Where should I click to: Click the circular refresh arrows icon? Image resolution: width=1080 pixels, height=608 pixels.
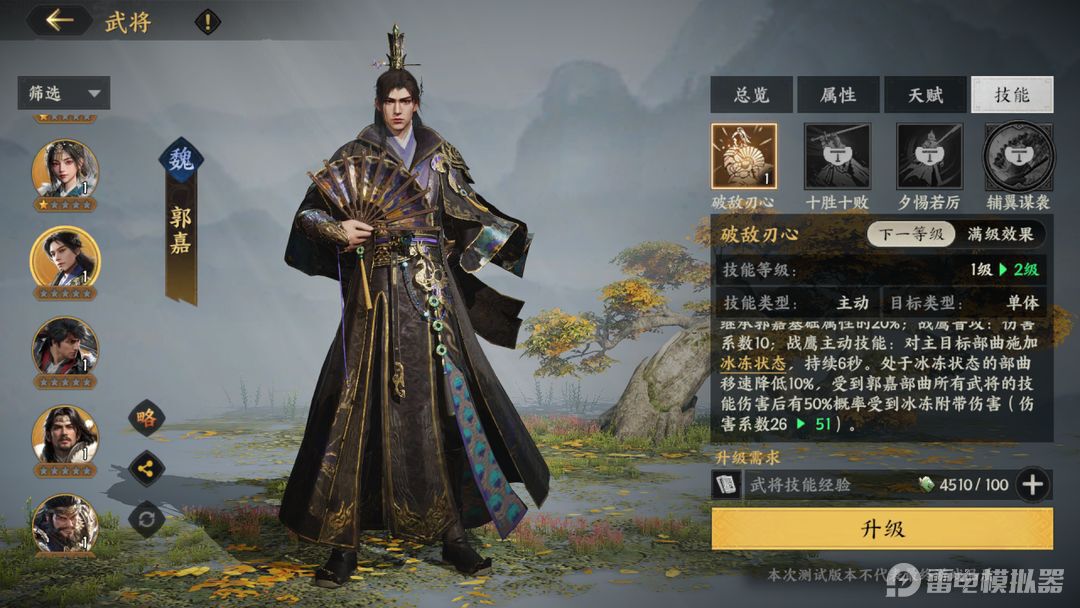[147, 519]
